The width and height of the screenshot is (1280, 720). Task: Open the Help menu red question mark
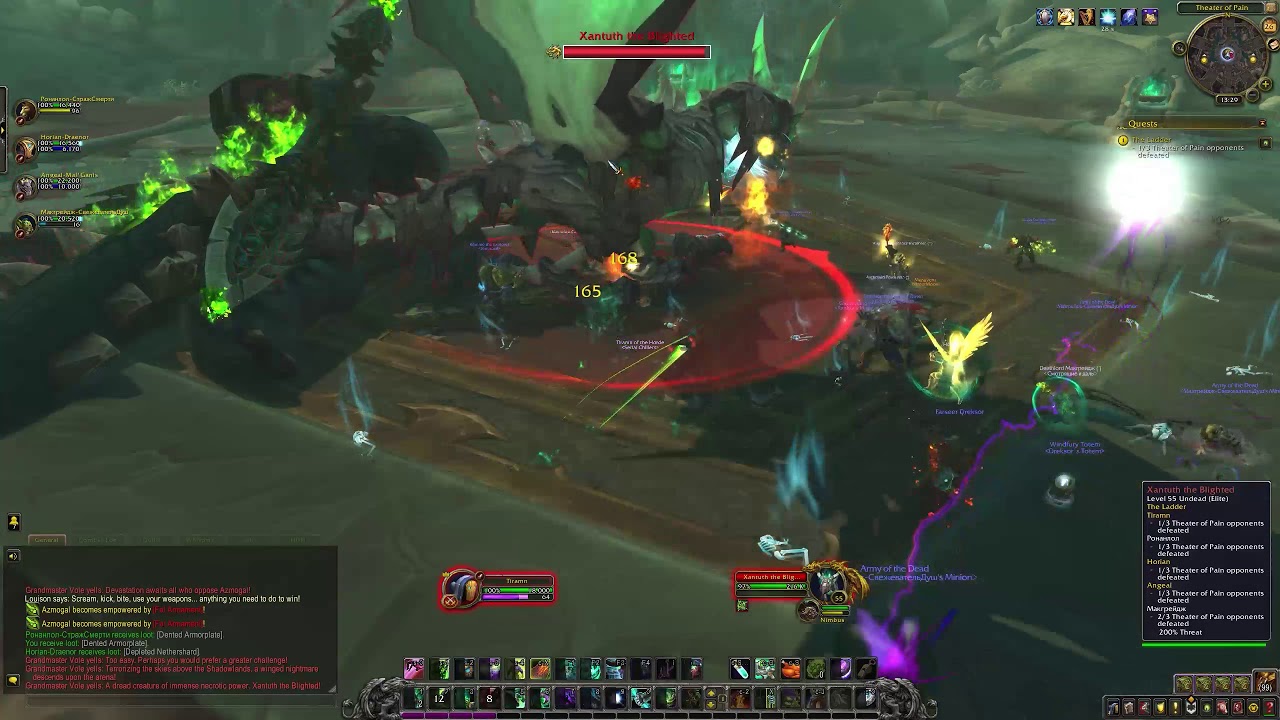click(x=1270, y=707)
